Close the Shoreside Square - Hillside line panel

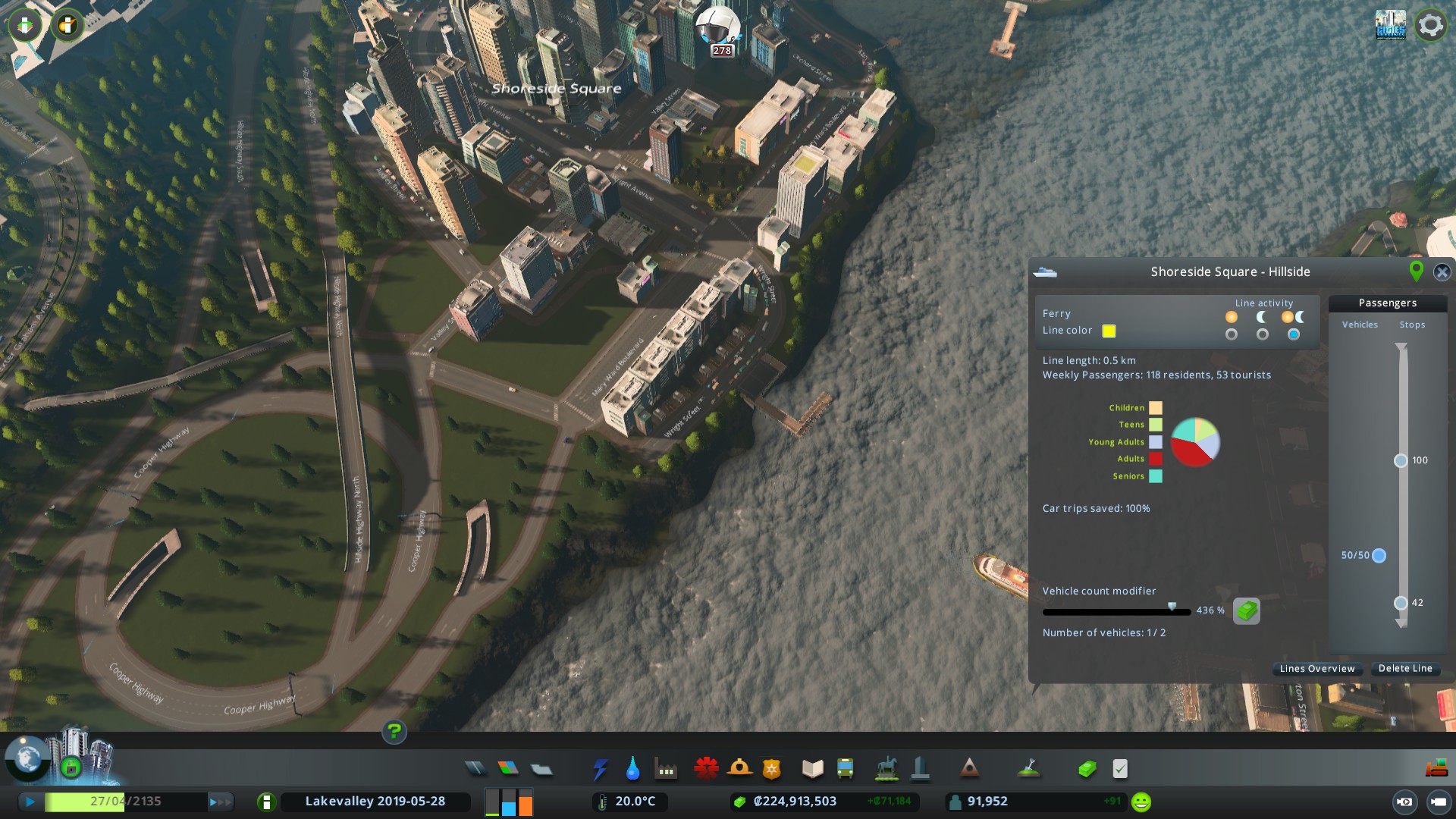[x=1442, y=272]
